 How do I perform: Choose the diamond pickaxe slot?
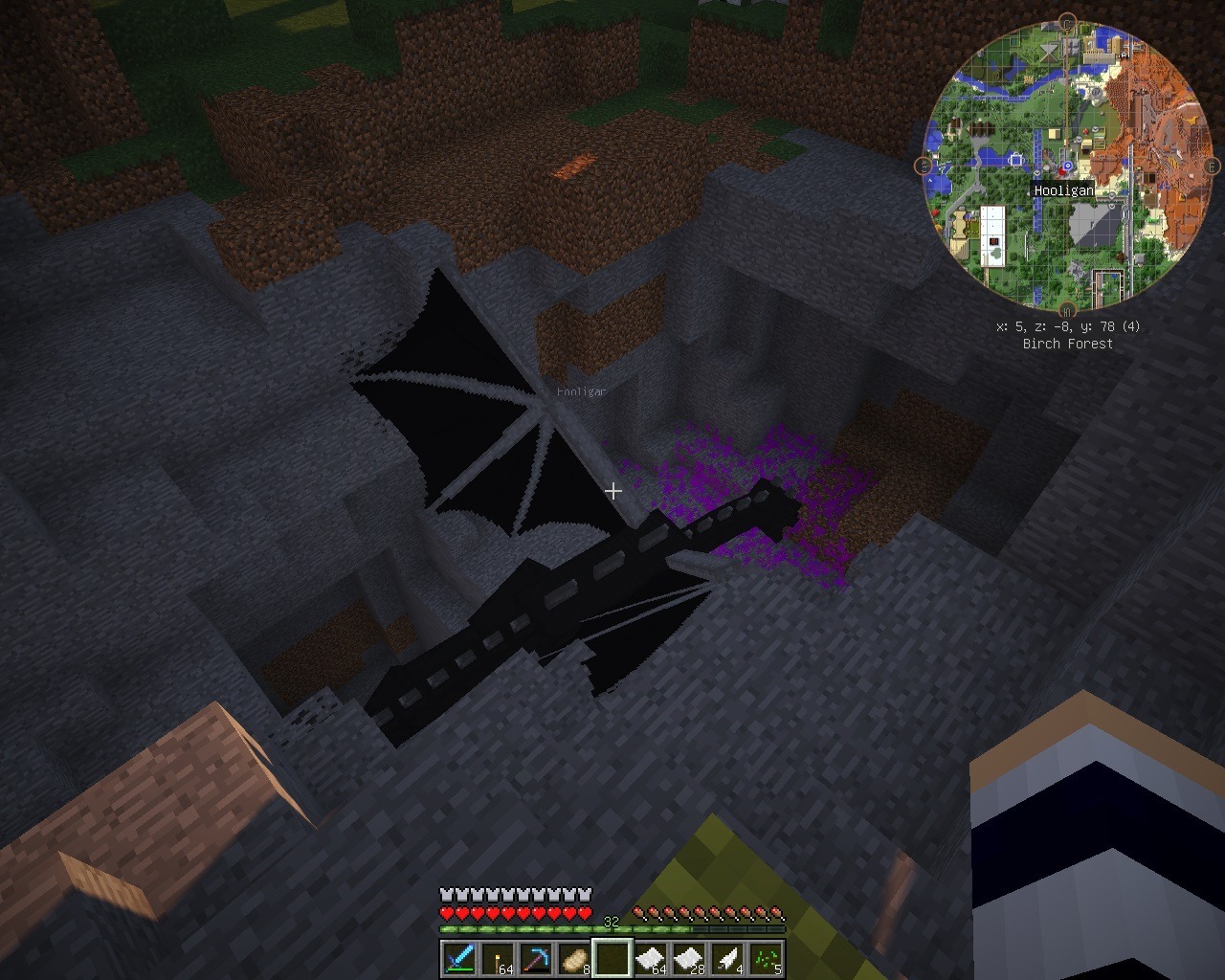click(536, 958)
